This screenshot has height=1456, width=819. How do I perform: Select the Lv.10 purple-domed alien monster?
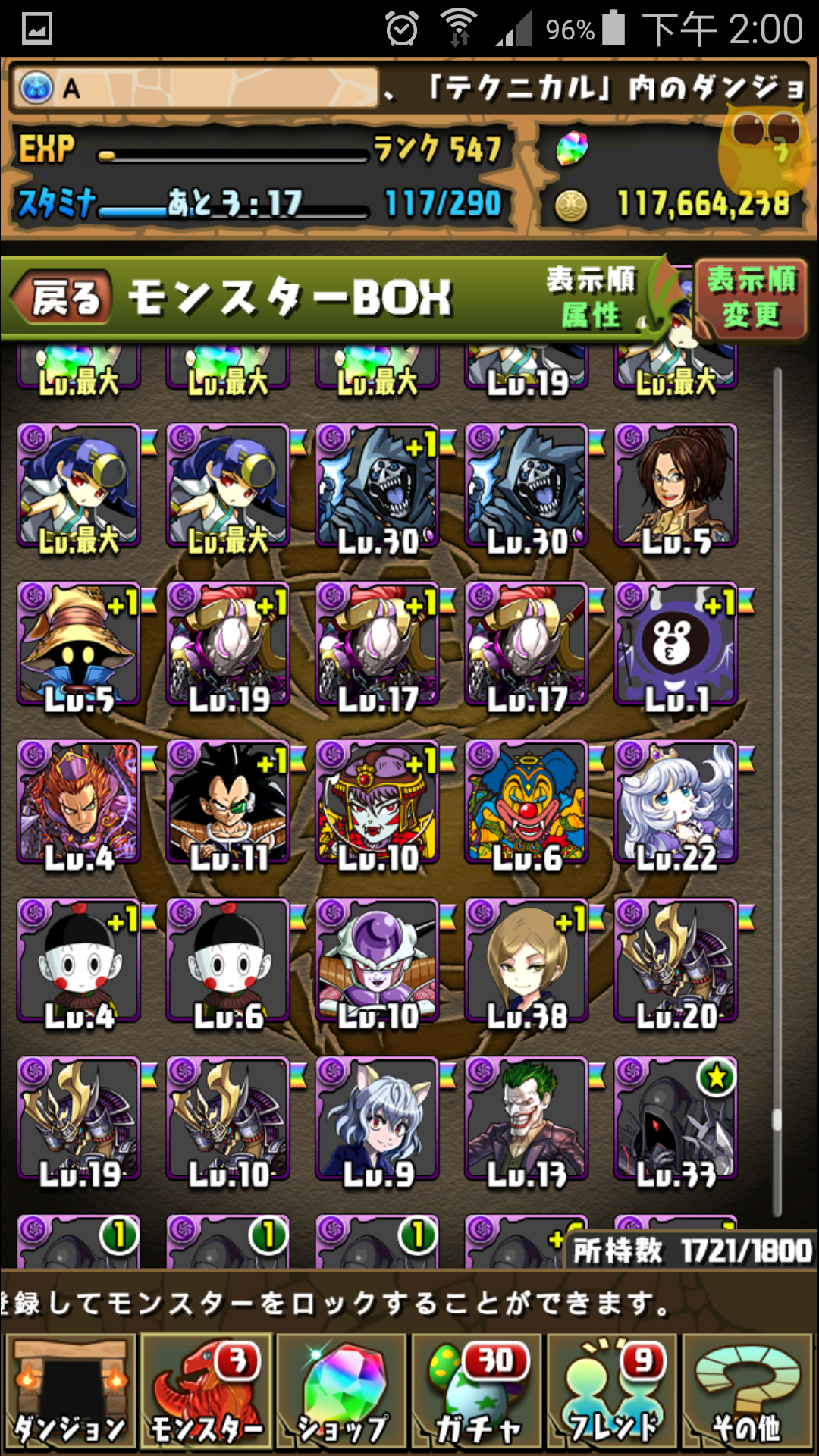tap(378, 962)
